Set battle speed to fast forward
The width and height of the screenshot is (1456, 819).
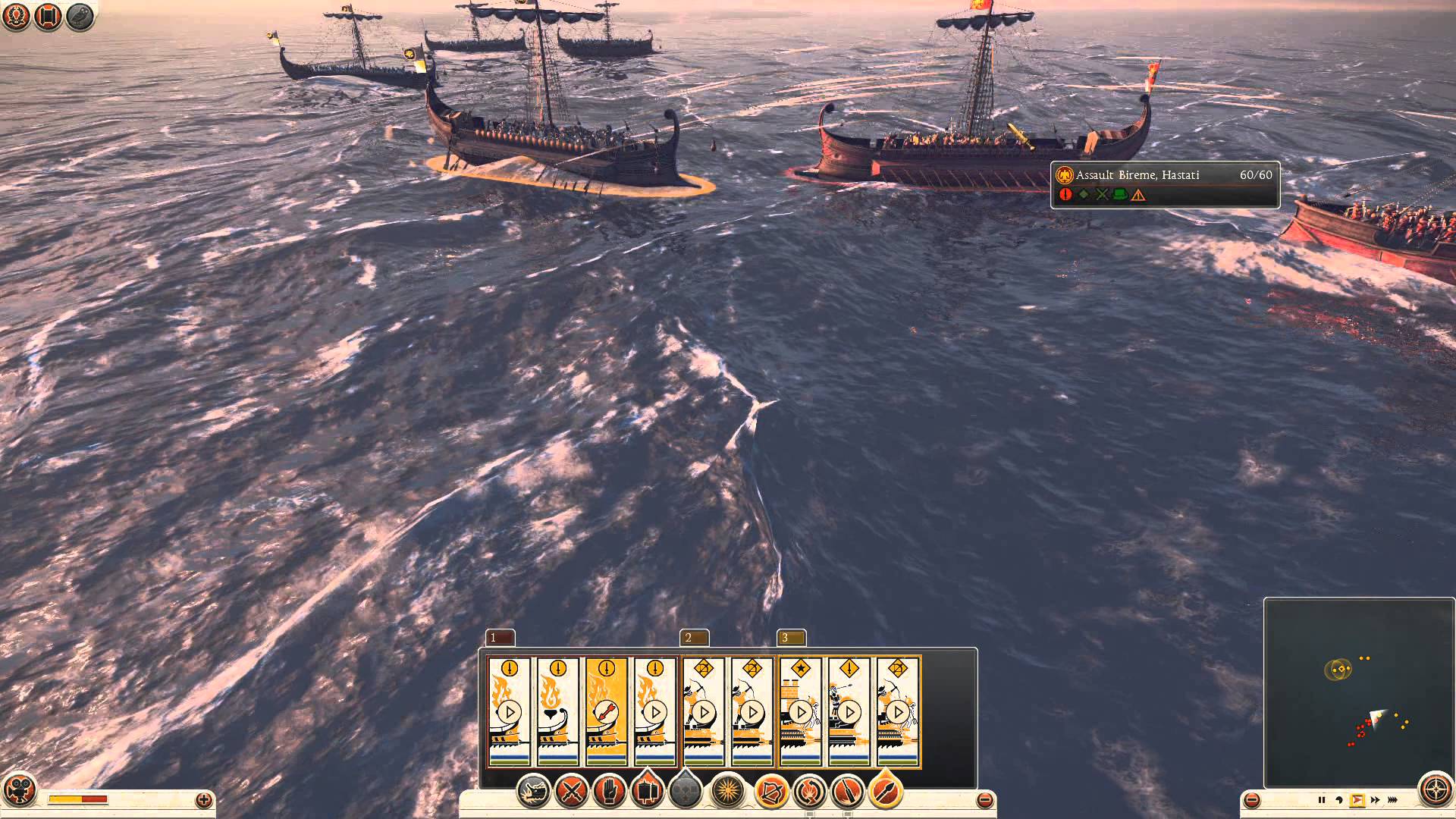tap(1376, 800)
